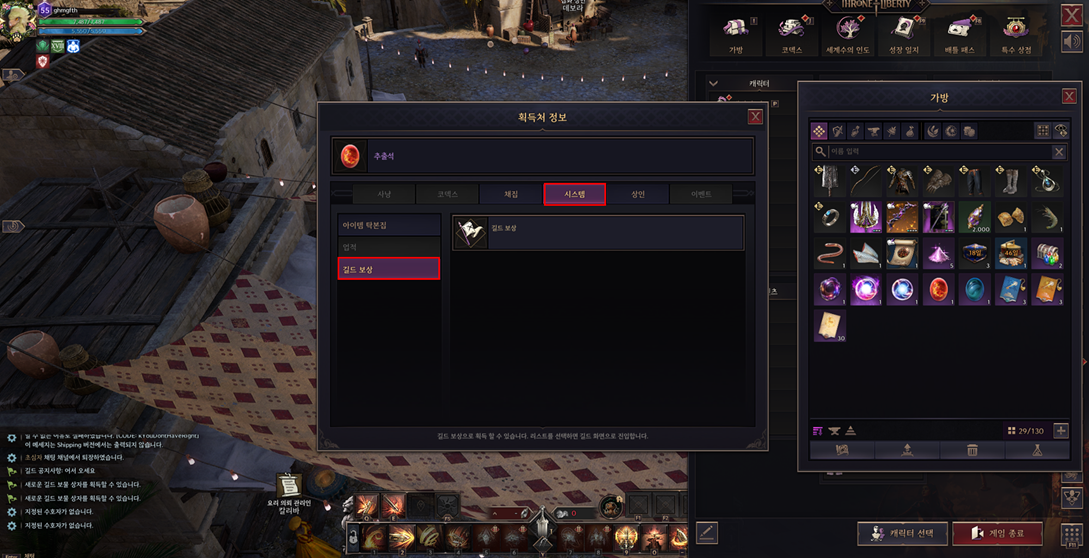Choose the 캐릭터 선택 button

click(x=903, y=533)
